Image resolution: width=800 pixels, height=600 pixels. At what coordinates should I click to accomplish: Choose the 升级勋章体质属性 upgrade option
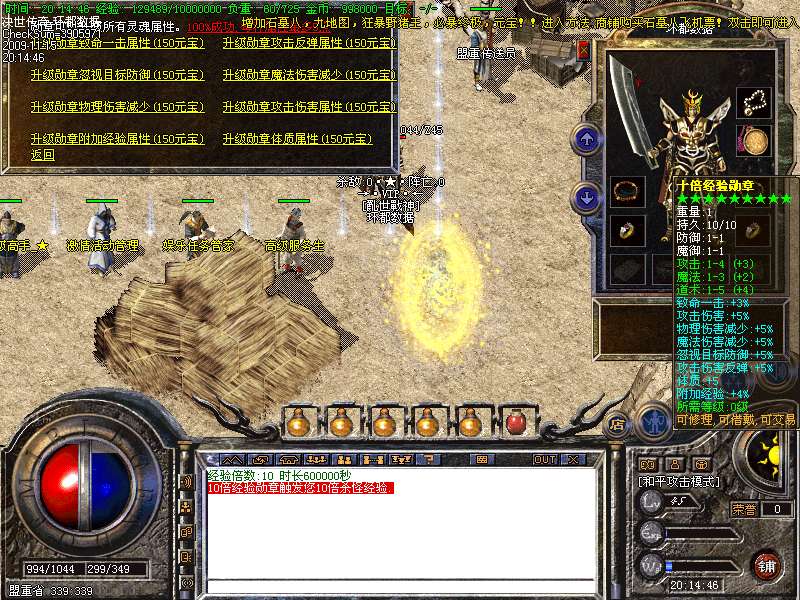[x=297, y=139]
